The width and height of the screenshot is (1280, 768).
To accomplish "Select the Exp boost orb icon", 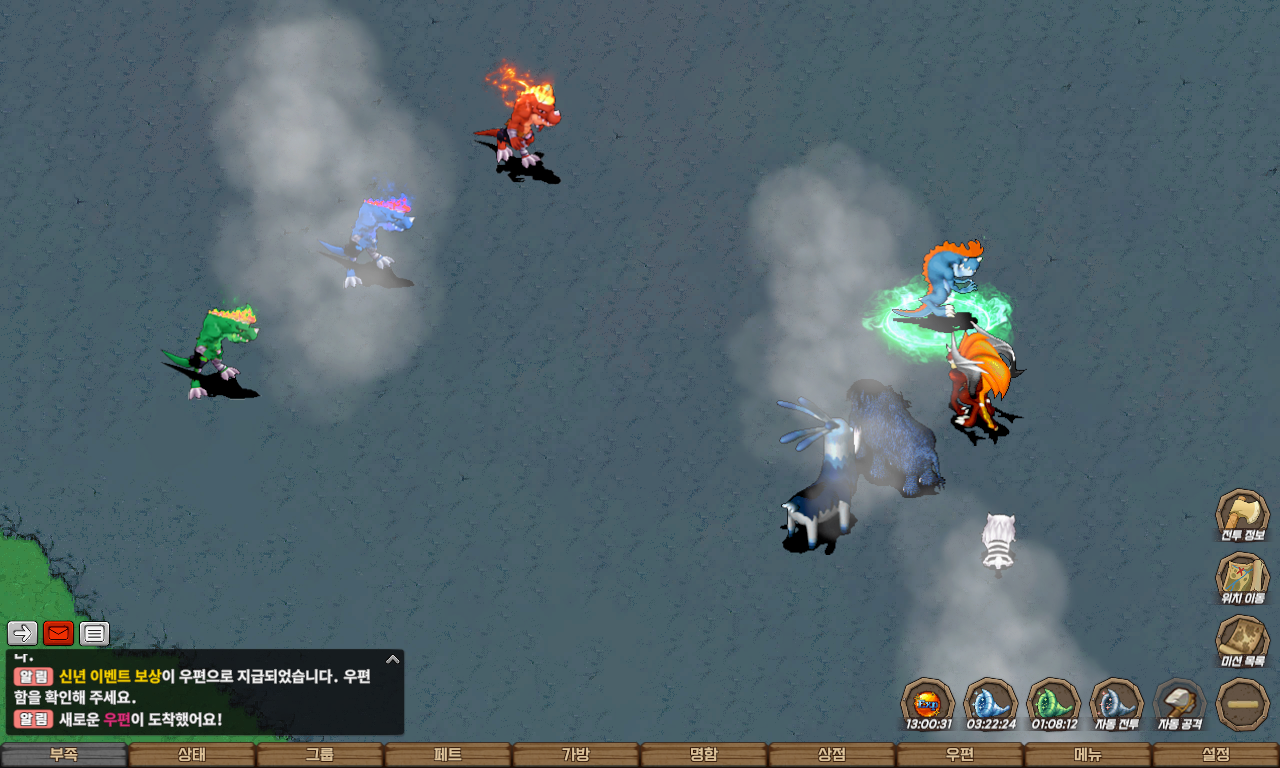I will coord(927,702).
